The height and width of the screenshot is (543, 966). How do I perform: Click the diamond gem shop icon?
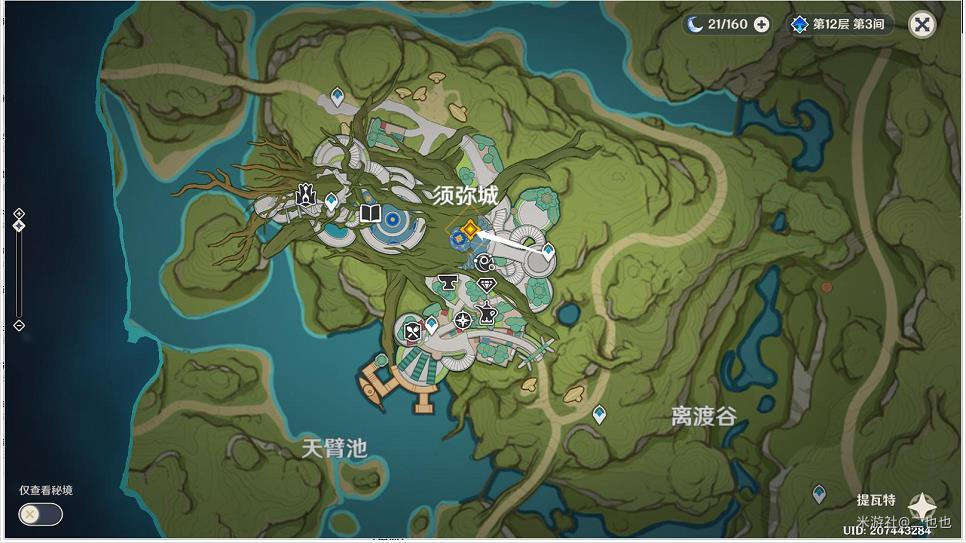487,286
